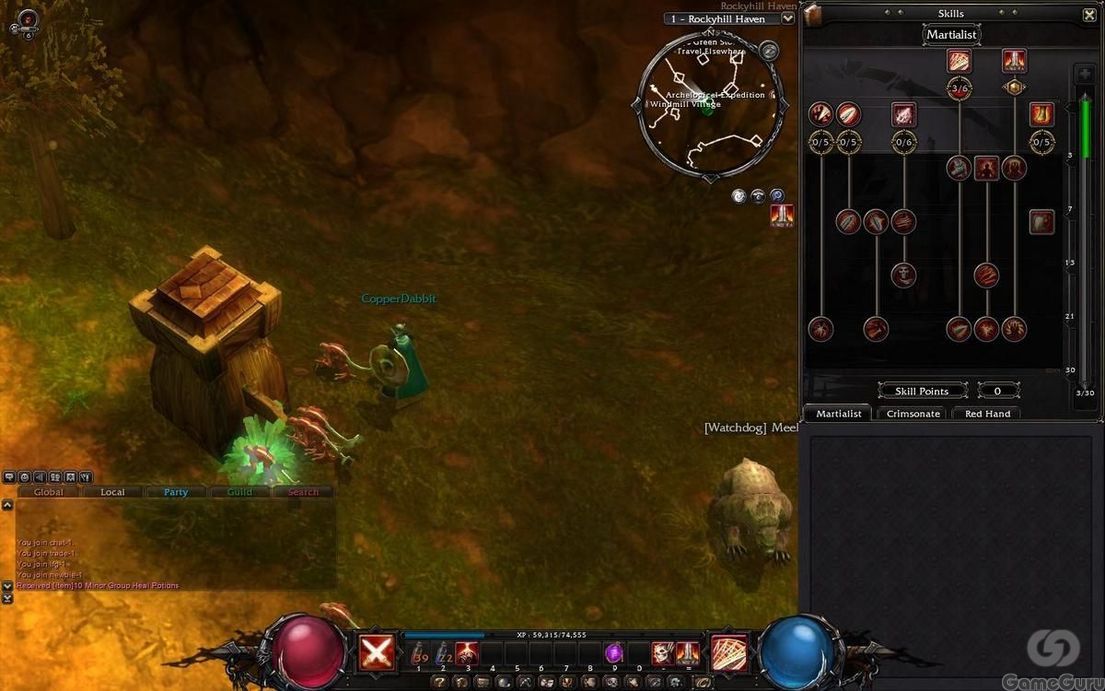Activate the skull skill on the hotbar
The image size is (1105, 691).
(663, 653)
